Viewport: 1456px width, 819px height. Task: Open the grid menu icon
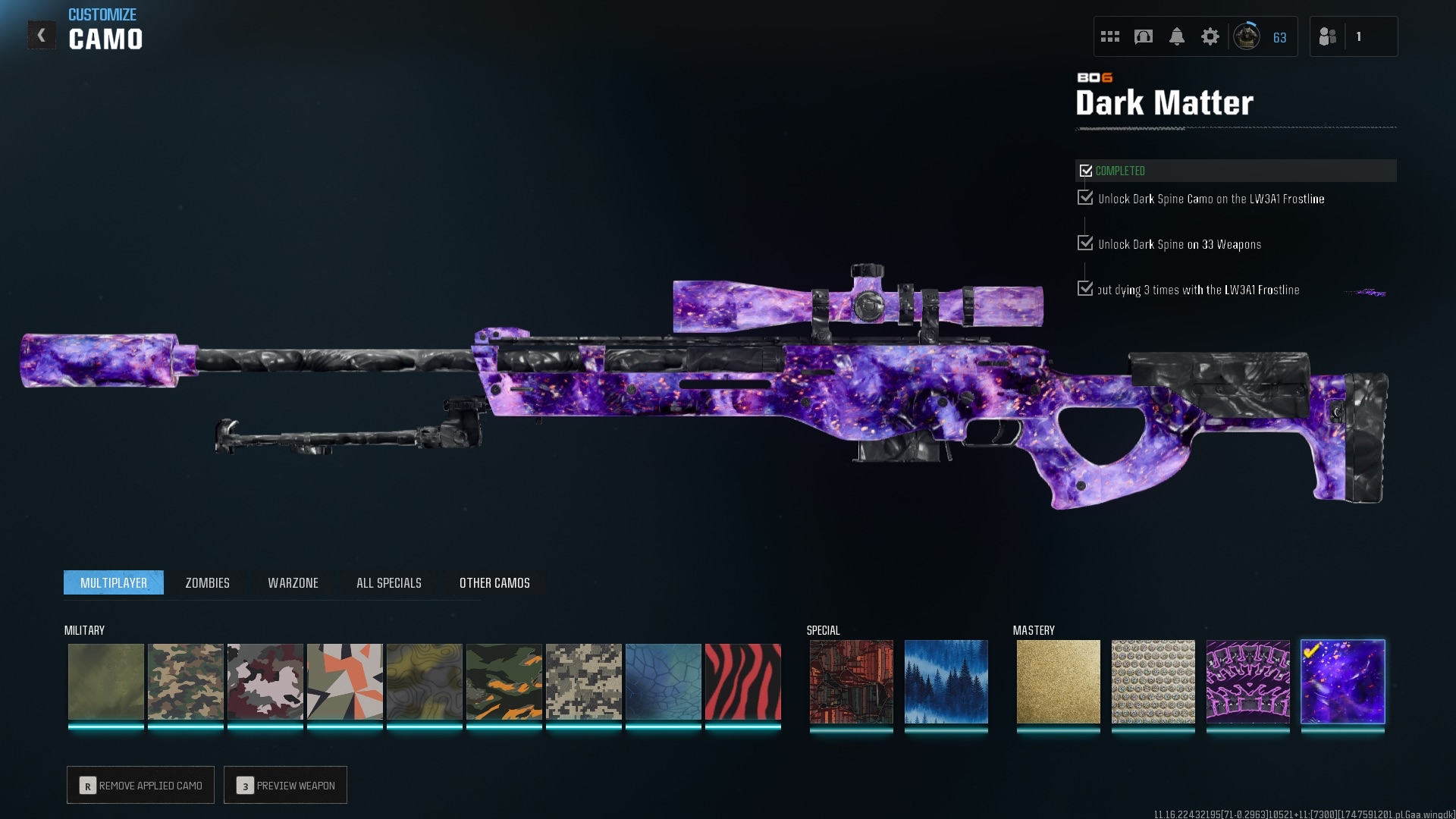click(1109, 36)
